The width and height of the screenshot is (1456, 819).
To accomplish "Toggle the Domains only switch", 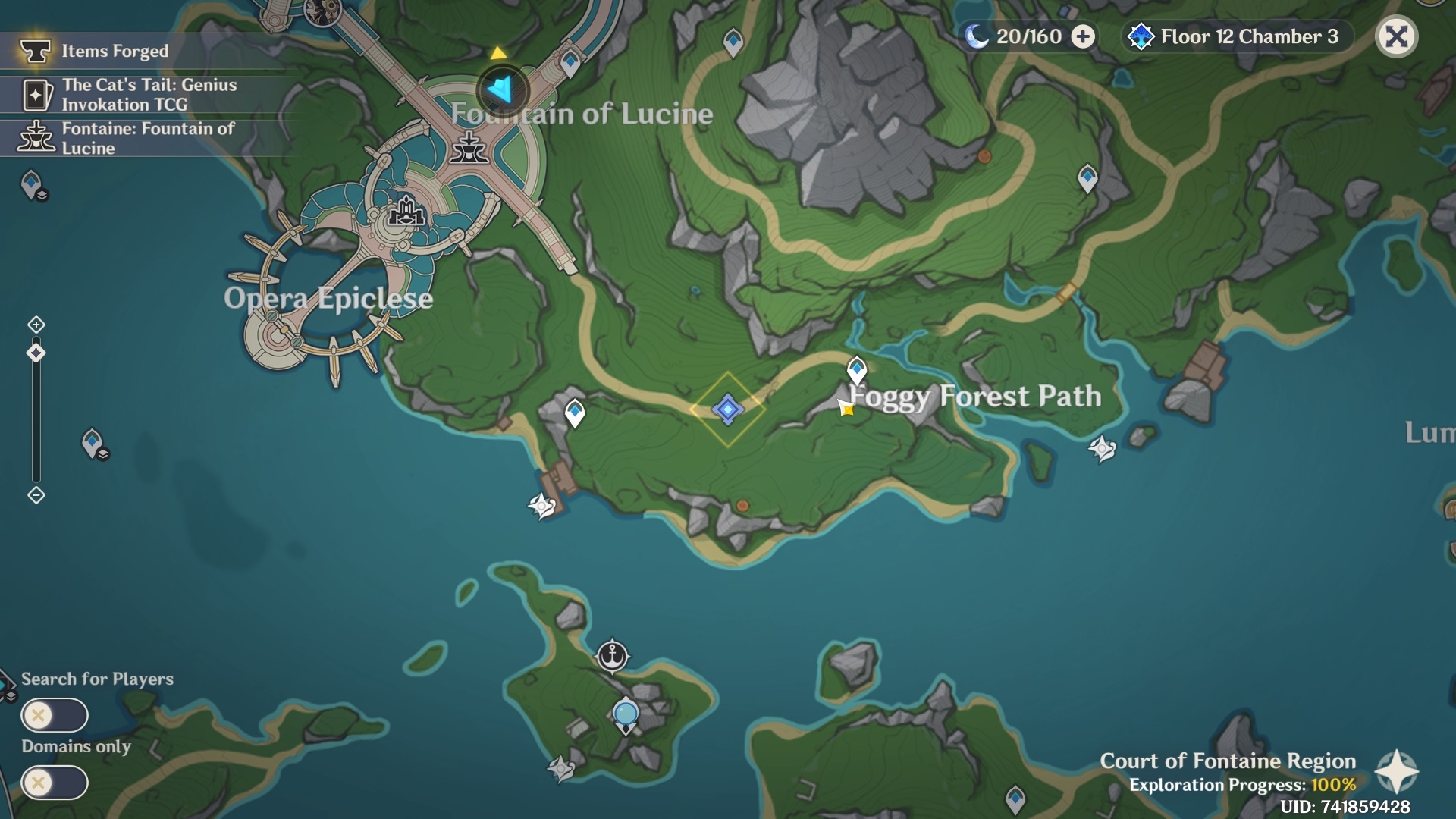I will coord(55,783).
